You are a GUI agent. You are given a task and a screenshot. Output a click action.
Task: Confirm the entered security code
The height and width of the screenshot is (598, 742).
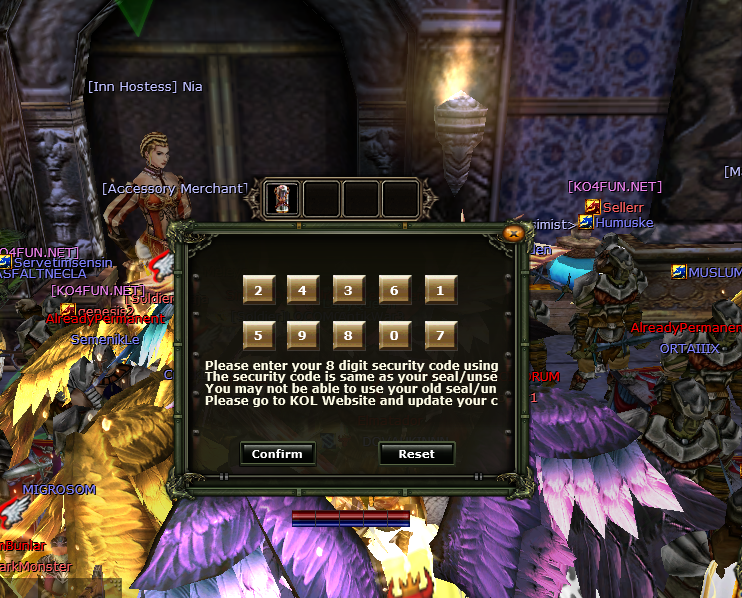pyautogui.click(x=277, y=453)
